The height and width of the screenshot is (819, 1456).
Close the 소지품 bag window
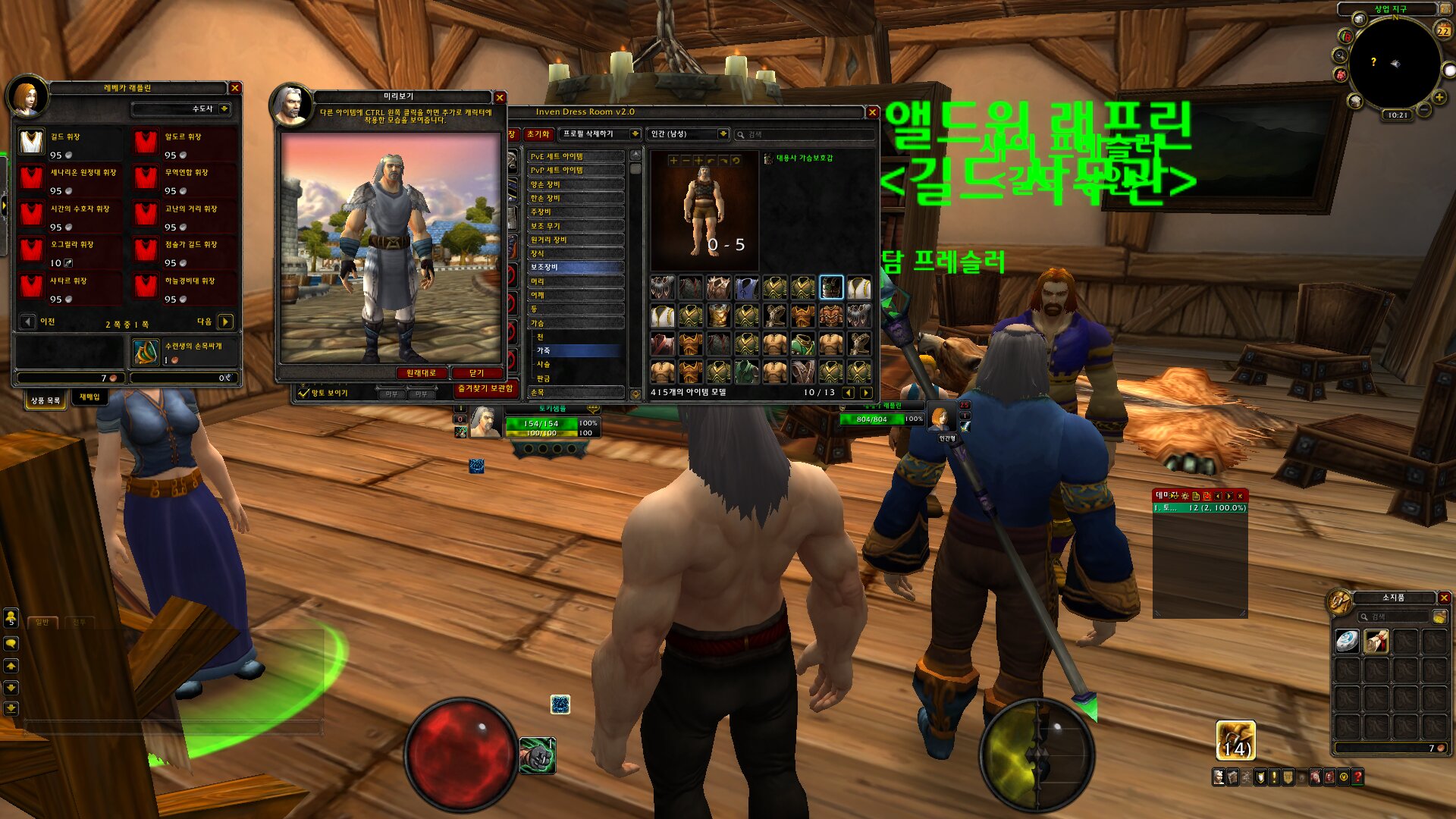(1444, 598)
